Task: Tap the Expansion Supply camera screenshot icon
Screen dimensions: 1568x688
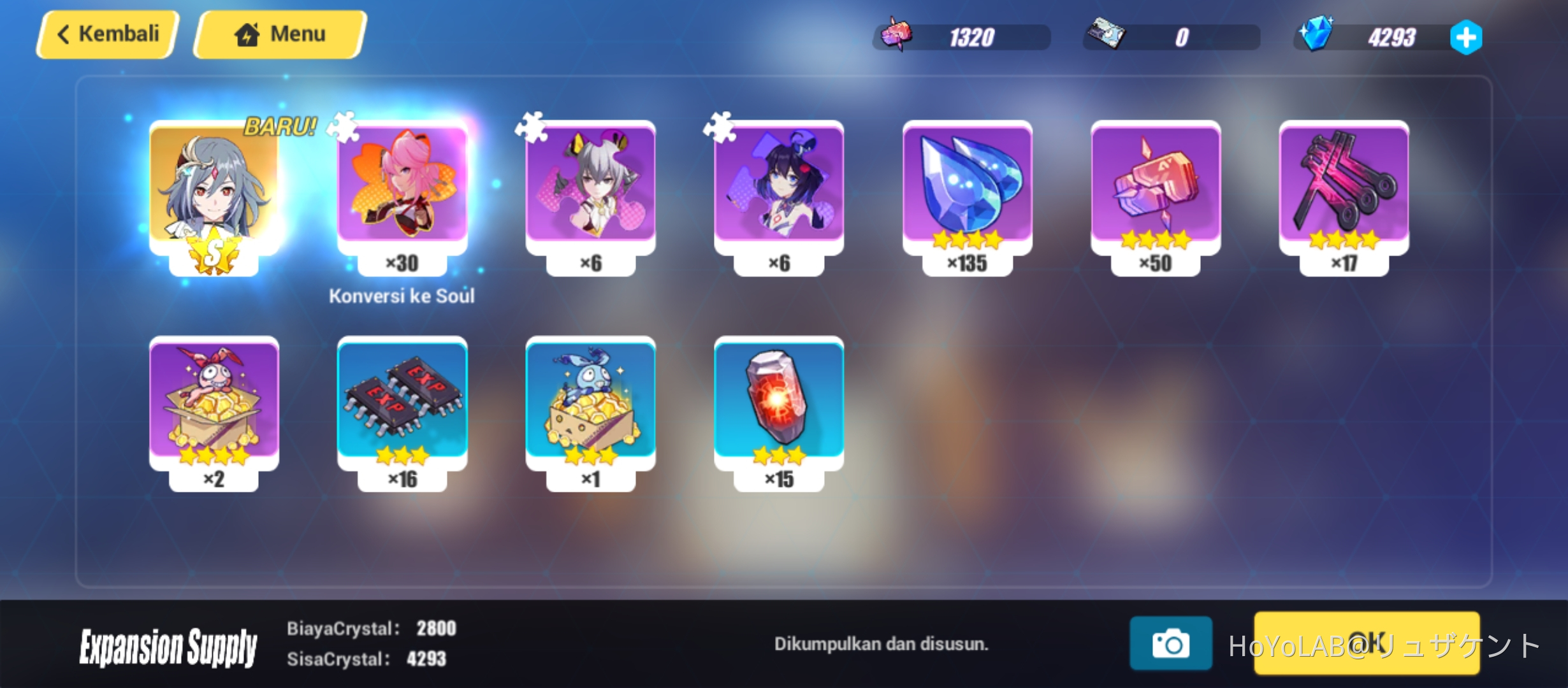Action: [x=1172, y=645]
